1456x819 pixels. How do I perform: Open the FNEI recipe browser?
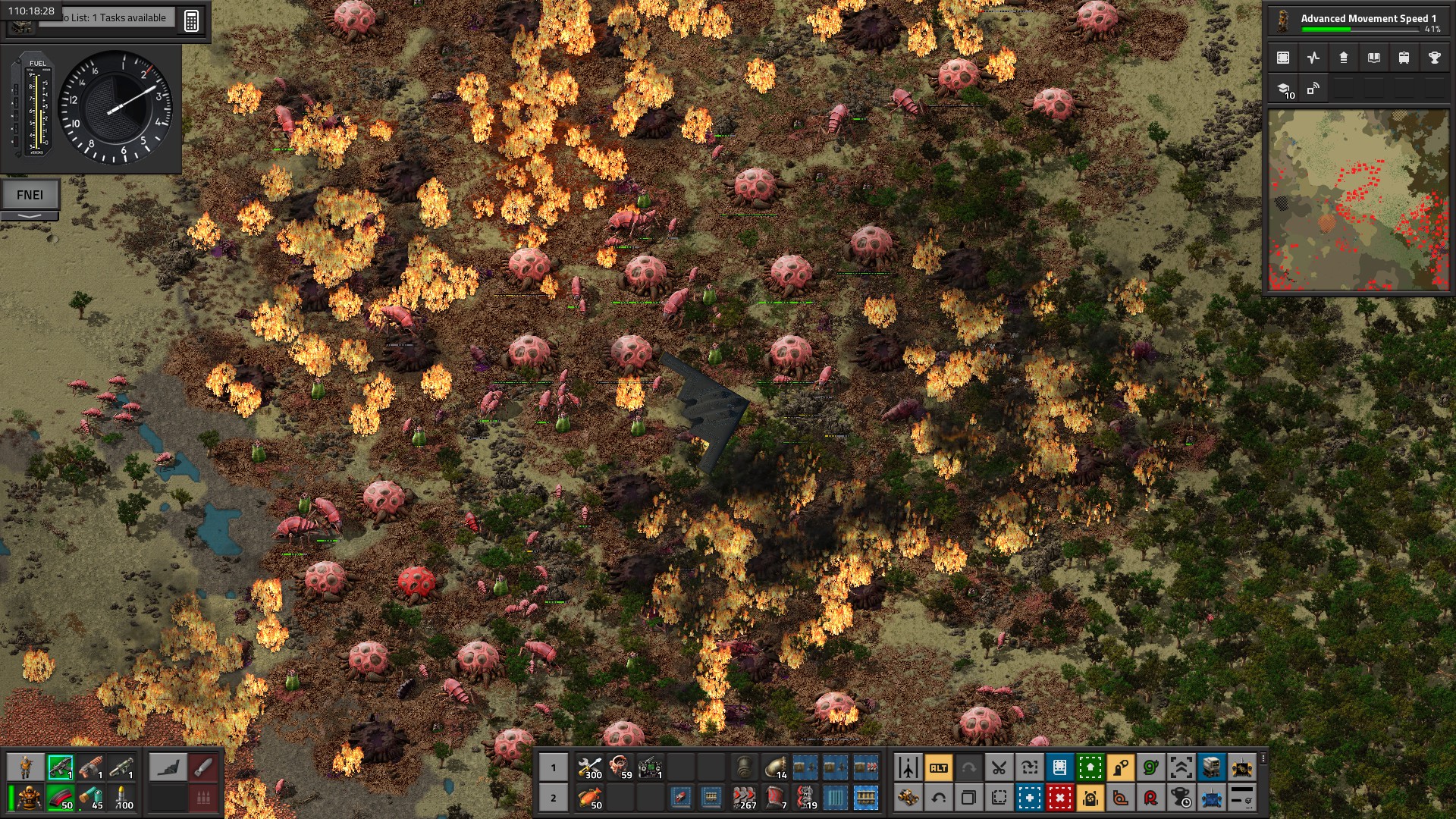[x=30, y=195]
